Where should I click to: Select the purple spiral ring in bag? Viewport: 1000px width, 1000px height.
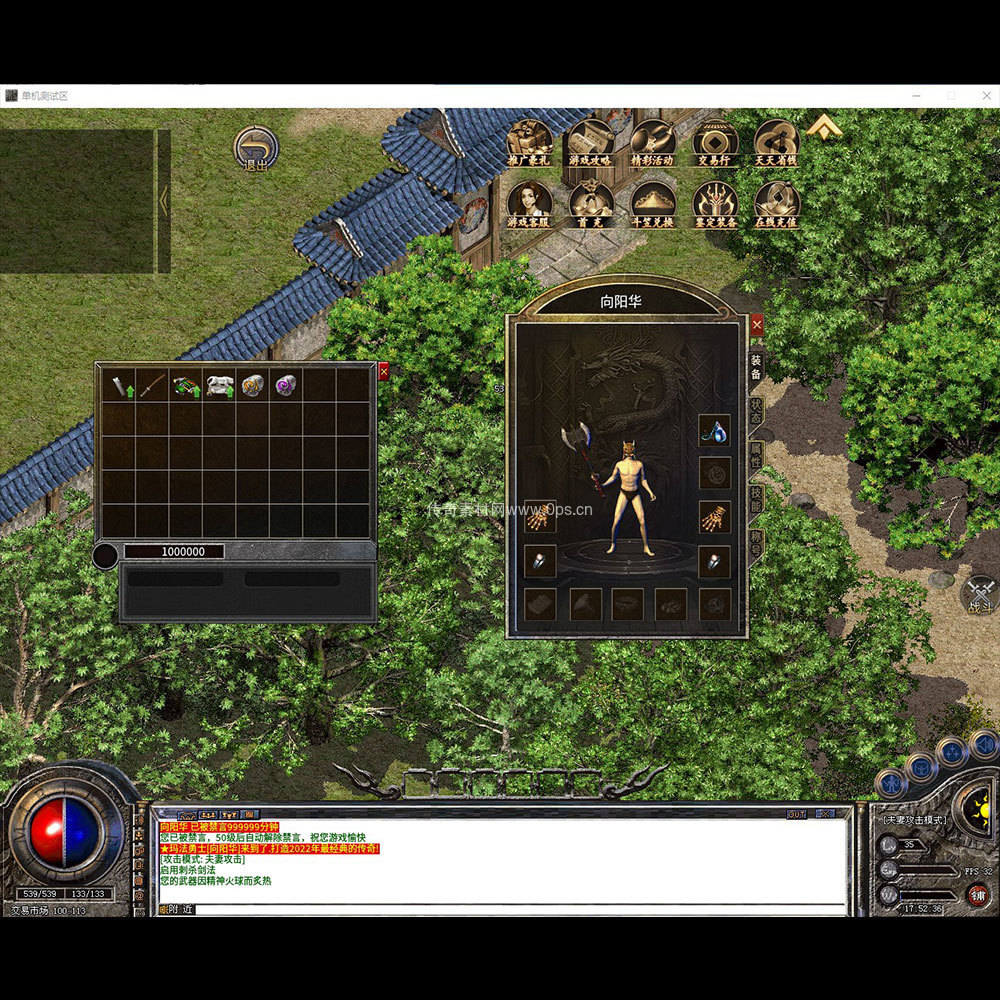(286, 385)
